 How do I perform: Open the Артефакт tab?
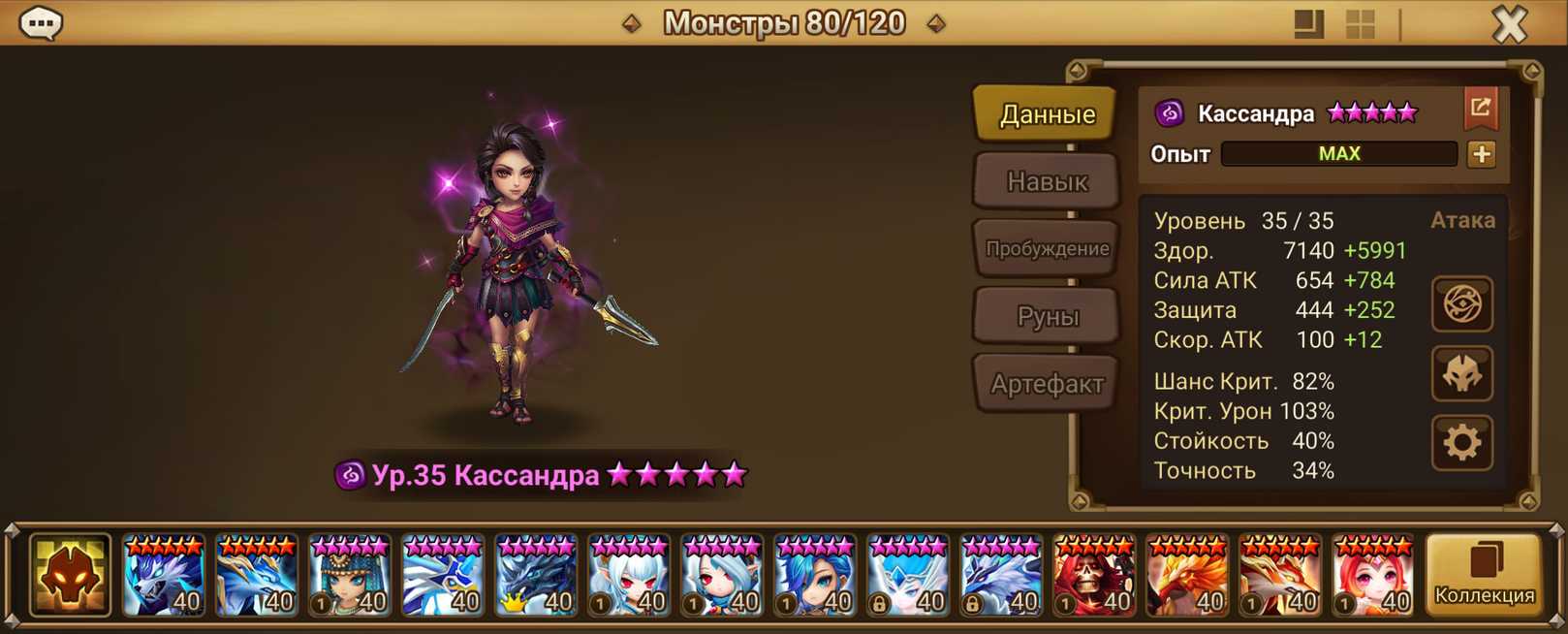click(1046, 384)
